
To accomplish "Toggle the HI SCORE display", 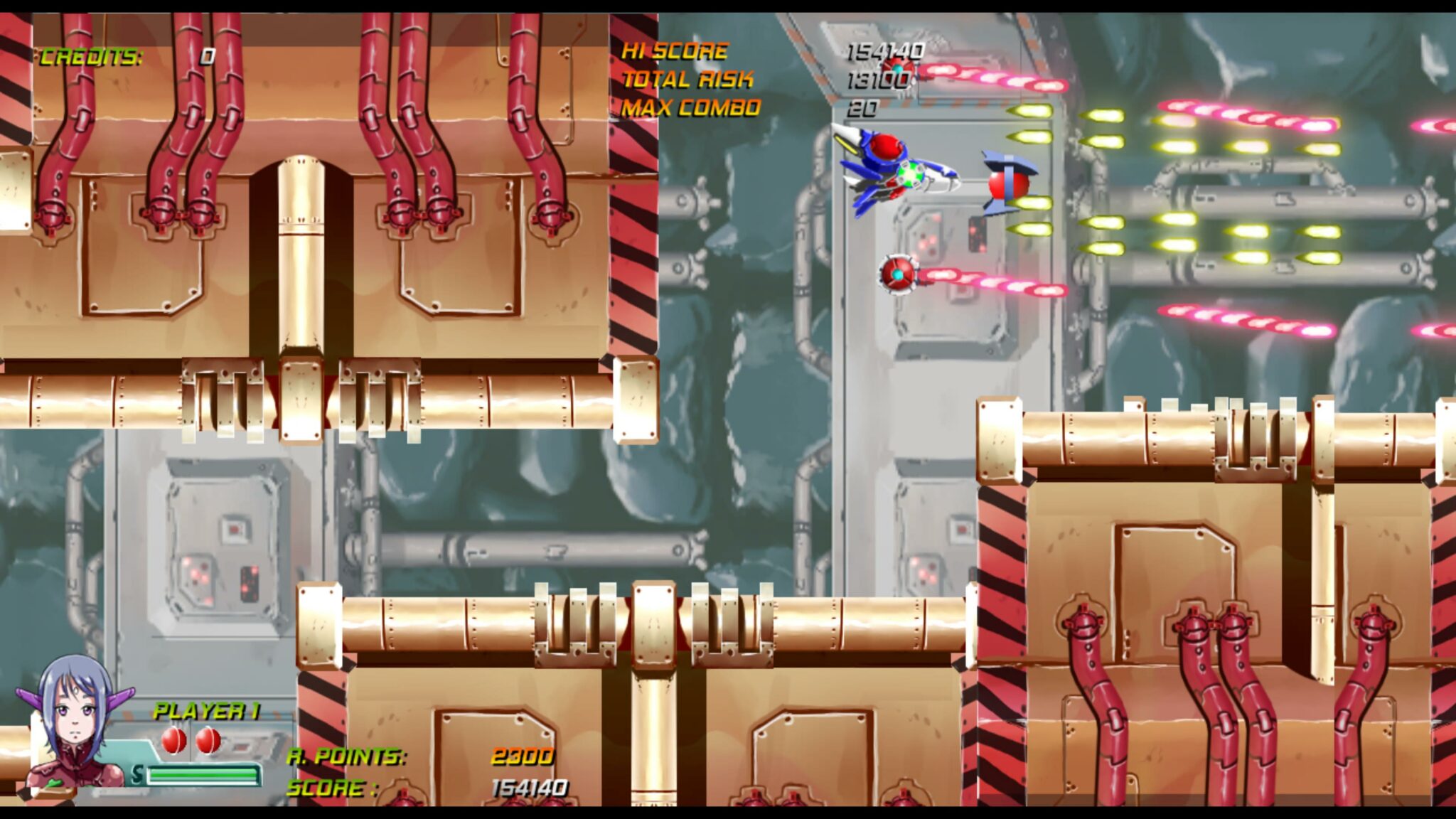I will pos(674,50).
